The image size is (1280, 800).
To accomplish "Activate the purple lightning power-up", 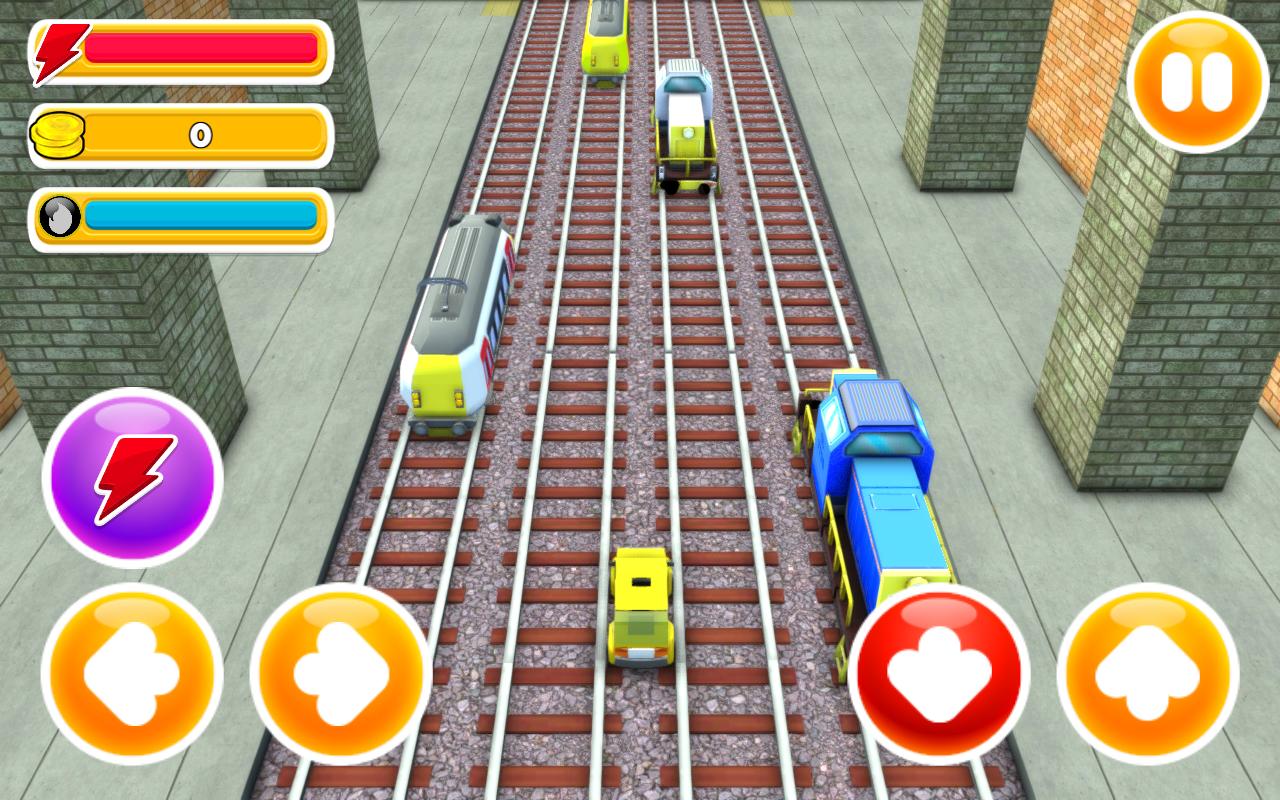I will click(x=132, y=480).
